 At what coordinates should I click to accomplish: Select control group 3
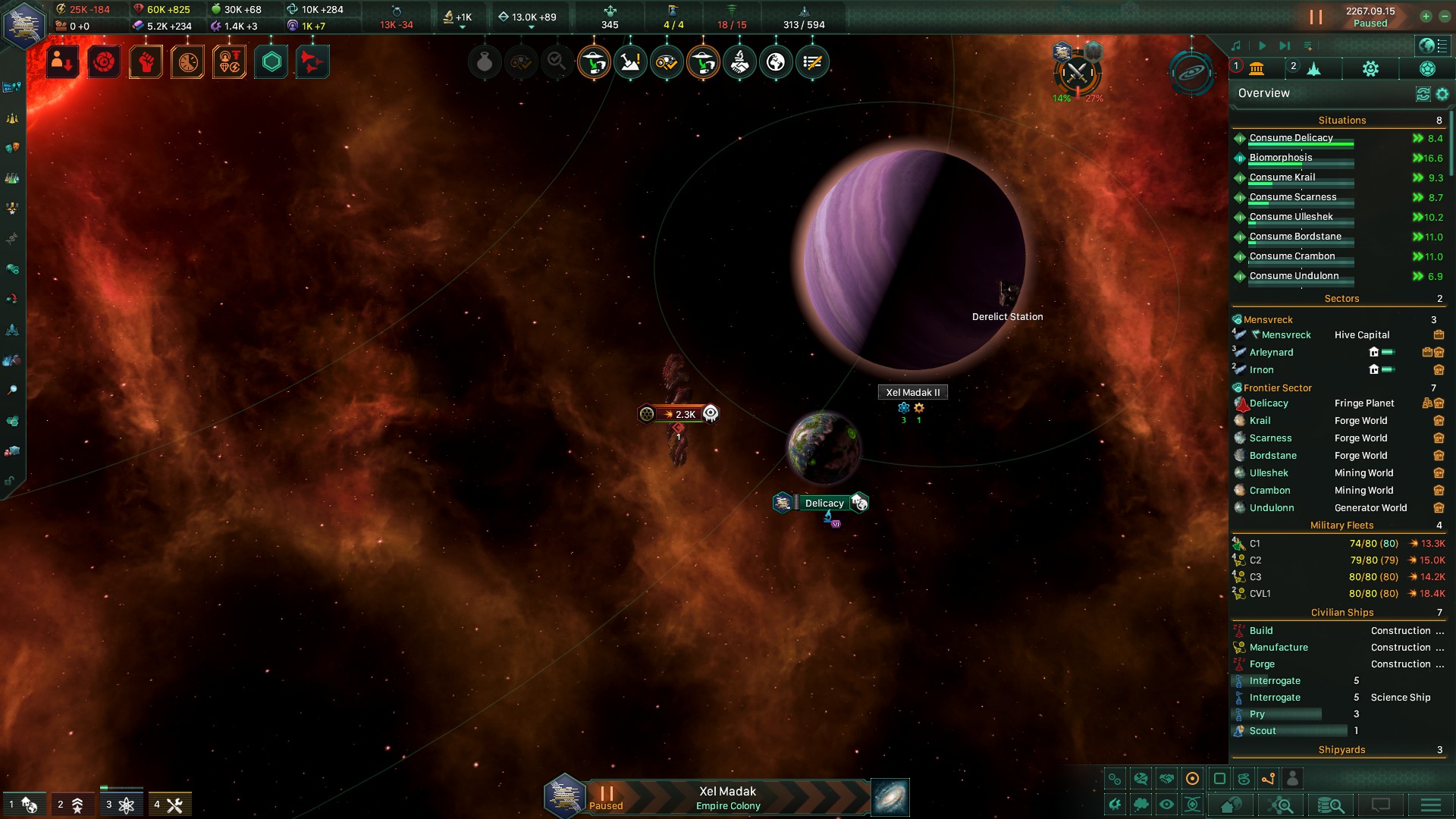[120, 805]
